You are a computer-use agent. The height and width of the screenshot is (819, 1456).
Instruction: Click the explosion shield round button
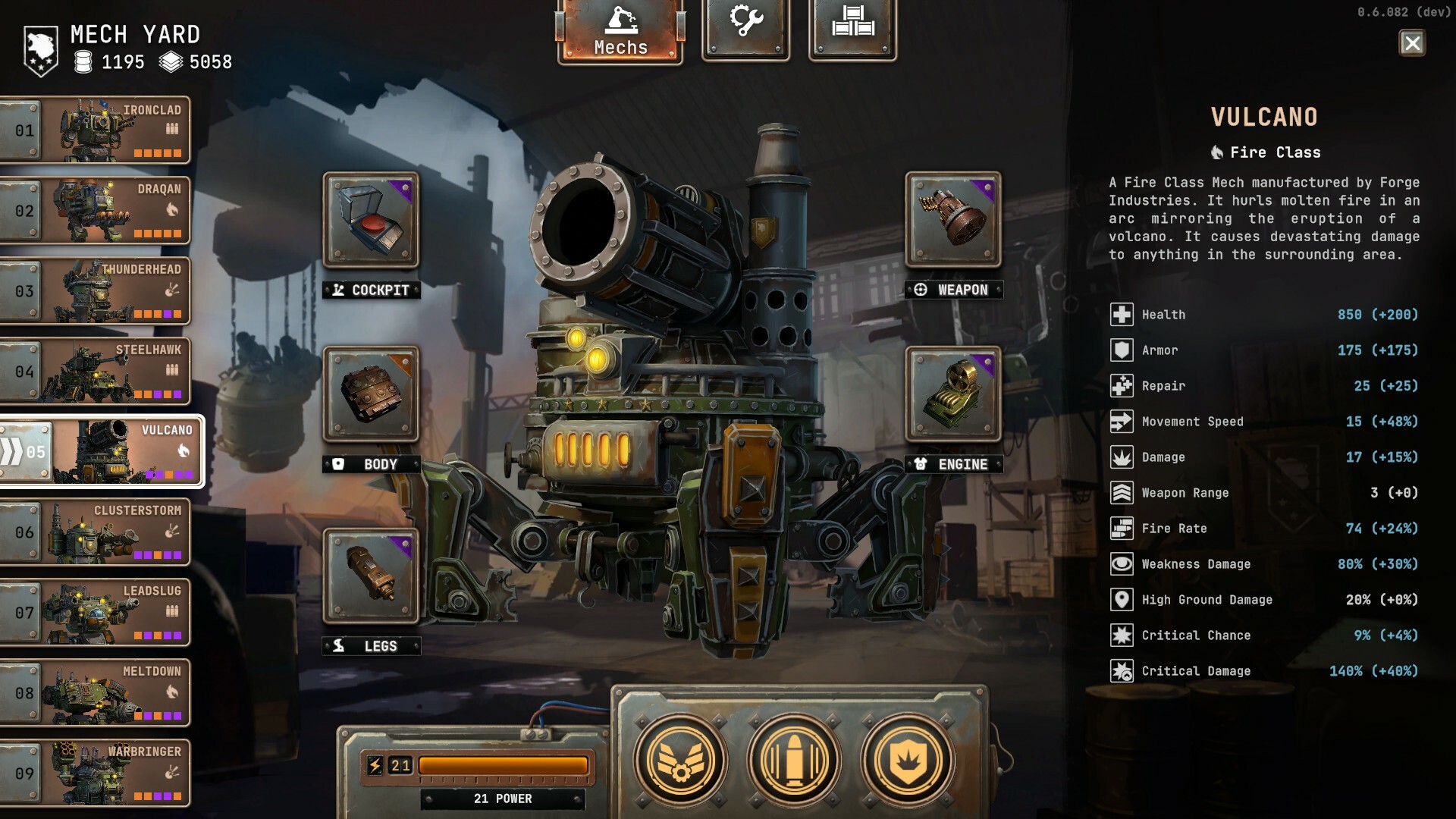907,760
